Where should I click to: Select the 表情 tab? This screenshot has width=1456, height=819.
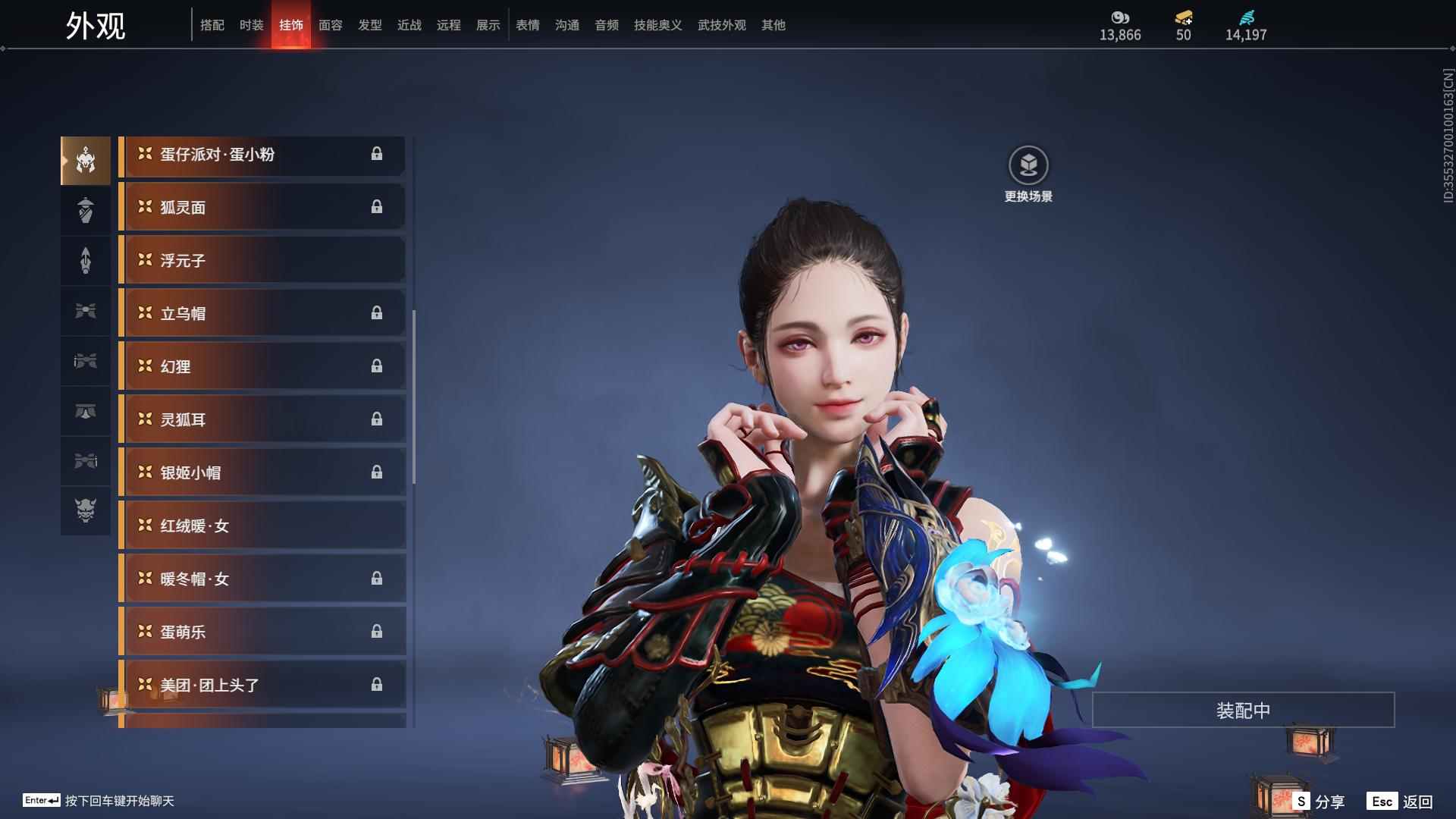tap(527, 25)
